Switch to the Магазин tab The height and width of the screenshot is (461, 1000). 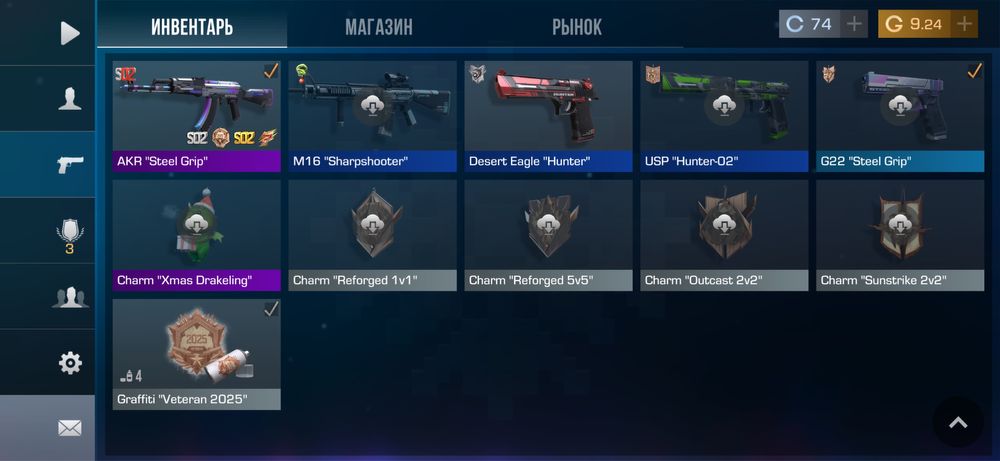click(378, 27)
